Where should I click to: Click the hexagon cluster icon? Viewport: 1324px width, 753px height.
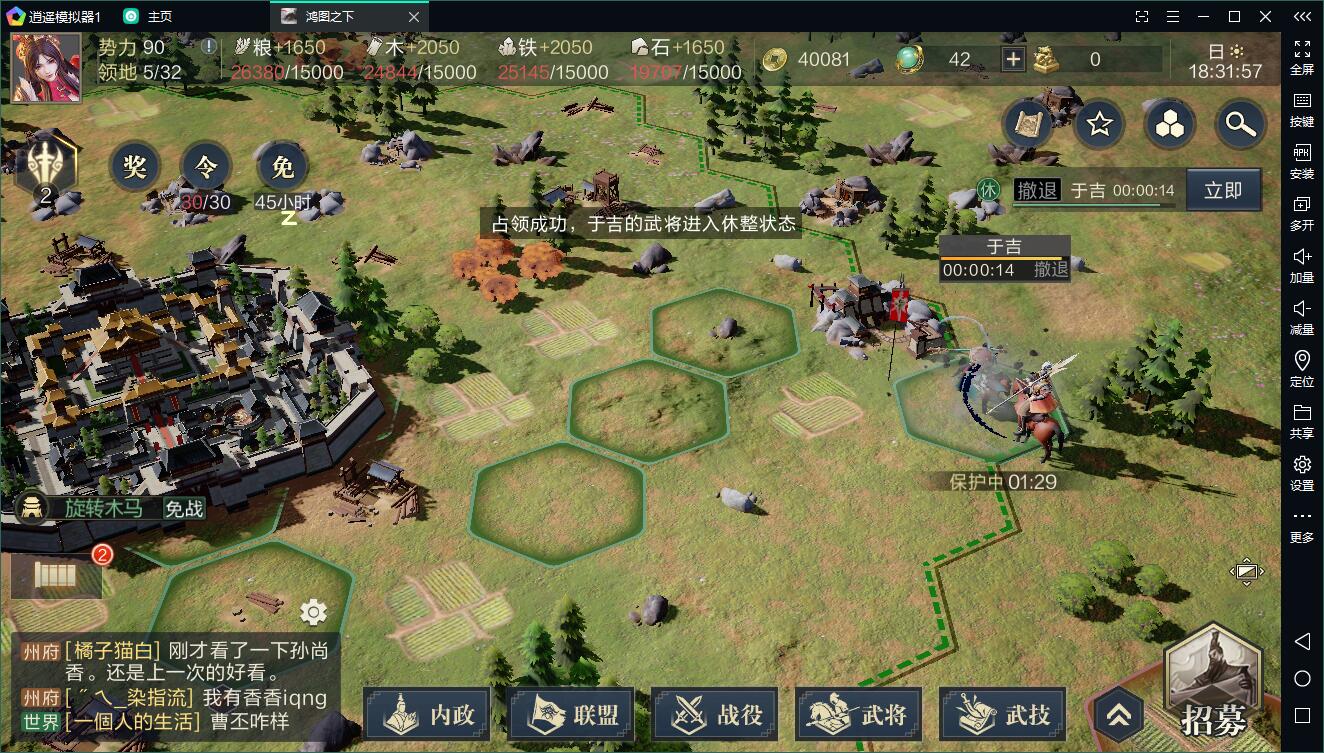(1170, 124)
